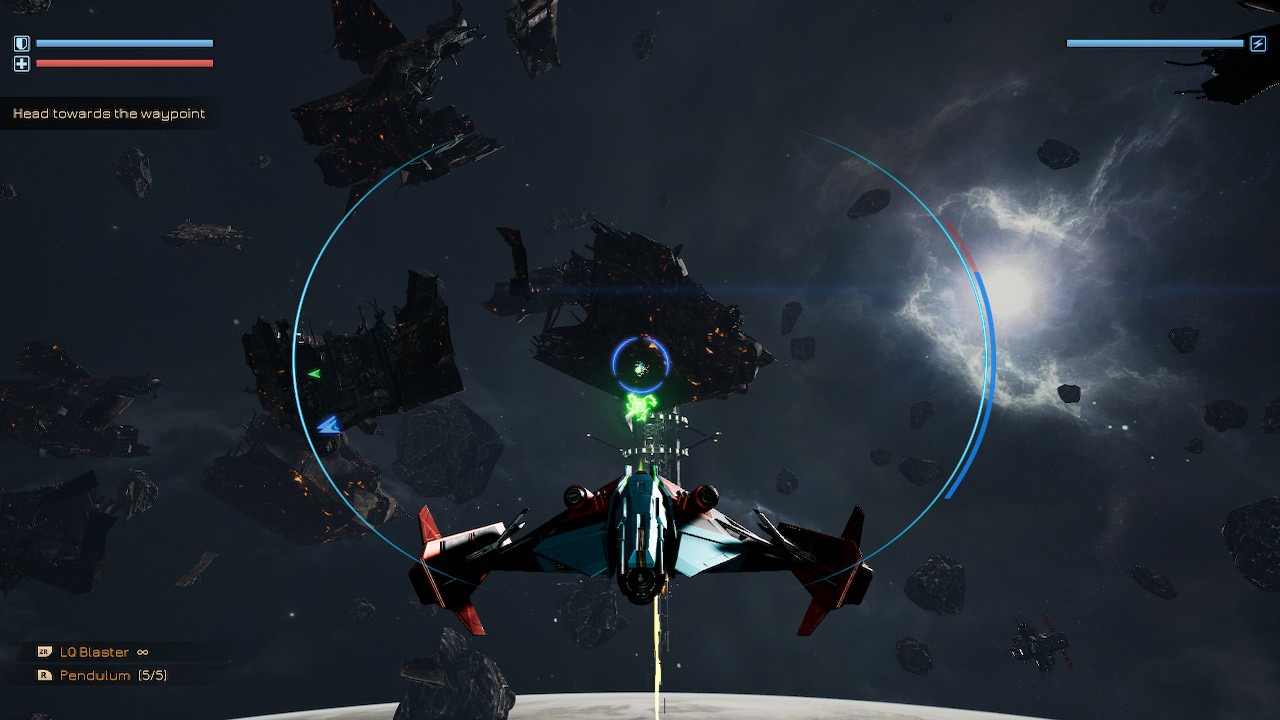Image resolution: width=1280 pixels, height=720 pixels.
Task: Select the green waypoint marker
Action: pos(639,406)
